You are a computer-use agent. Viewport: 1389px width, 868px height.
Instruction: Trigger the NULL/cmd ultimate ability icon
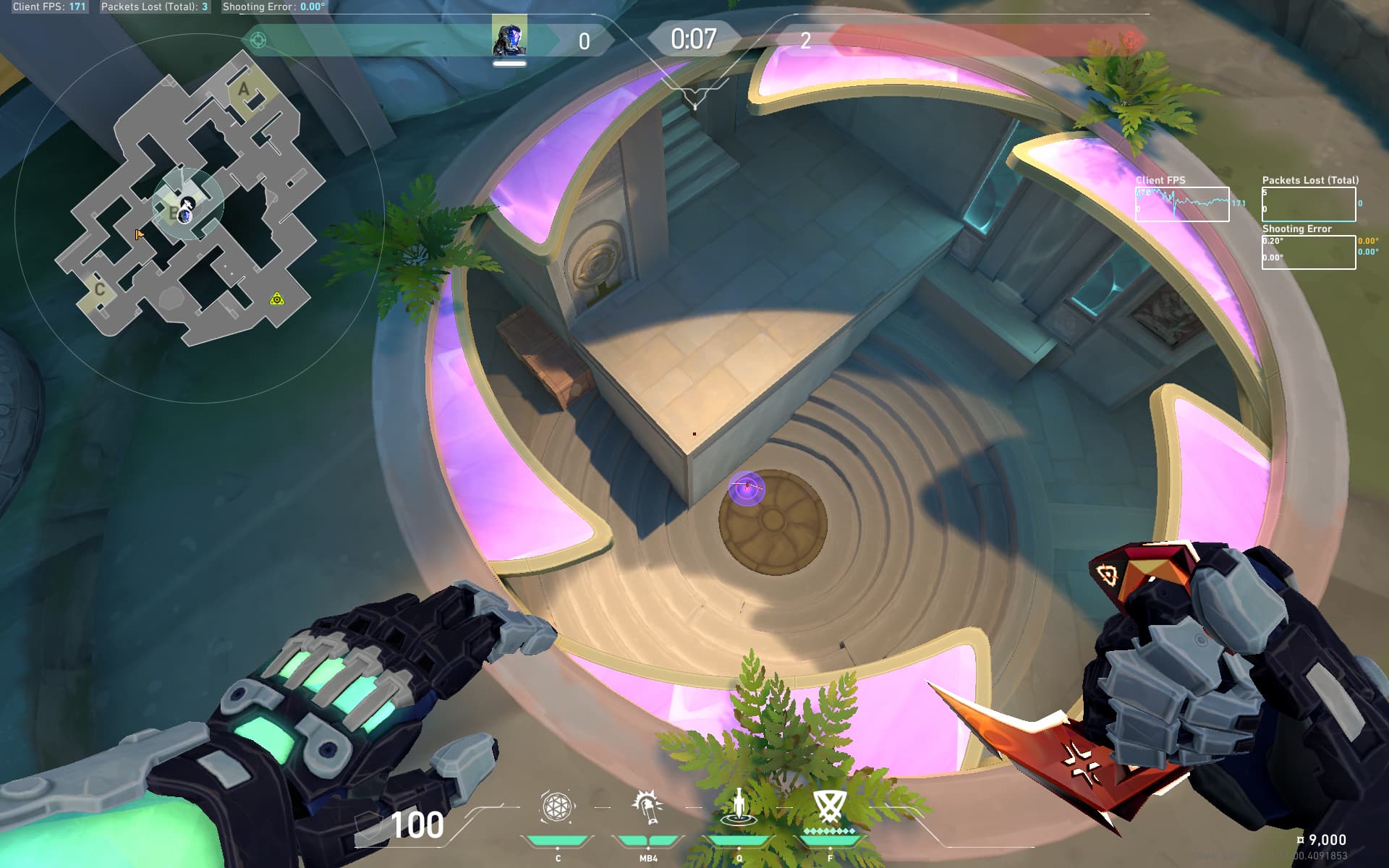(x=829, y=807)
